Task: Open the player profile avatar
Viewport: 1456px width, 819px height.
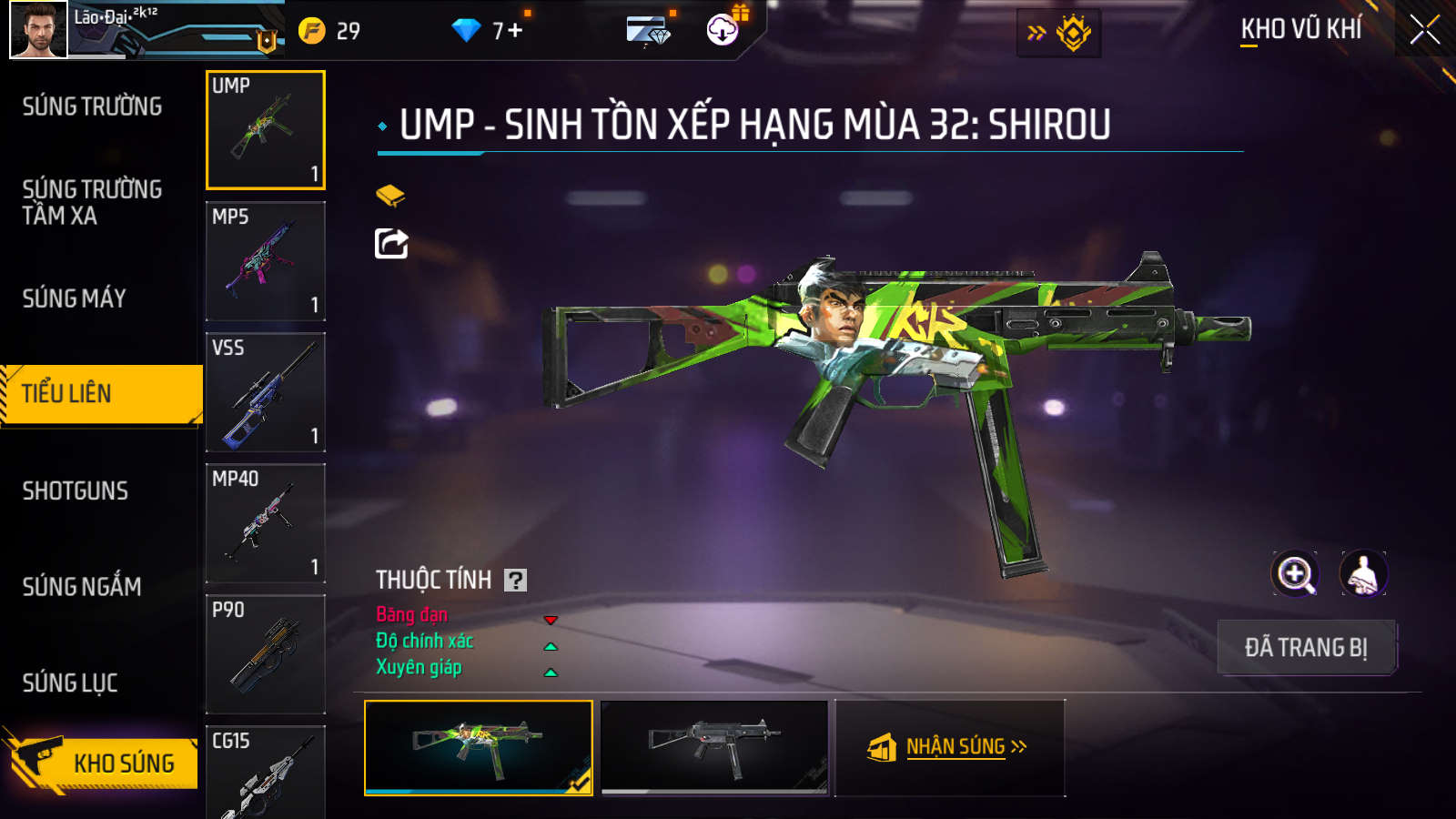Action: (38, 30)
